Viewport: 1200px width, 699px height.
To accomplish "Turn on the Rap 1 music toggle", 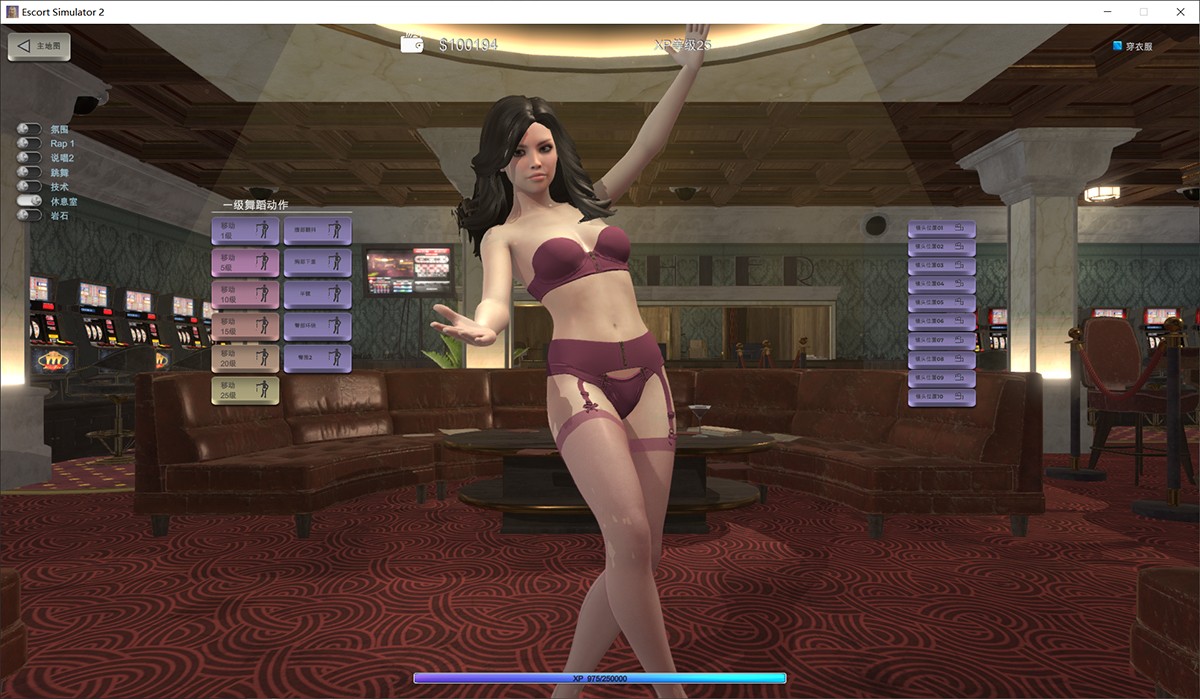I will 30,143.
